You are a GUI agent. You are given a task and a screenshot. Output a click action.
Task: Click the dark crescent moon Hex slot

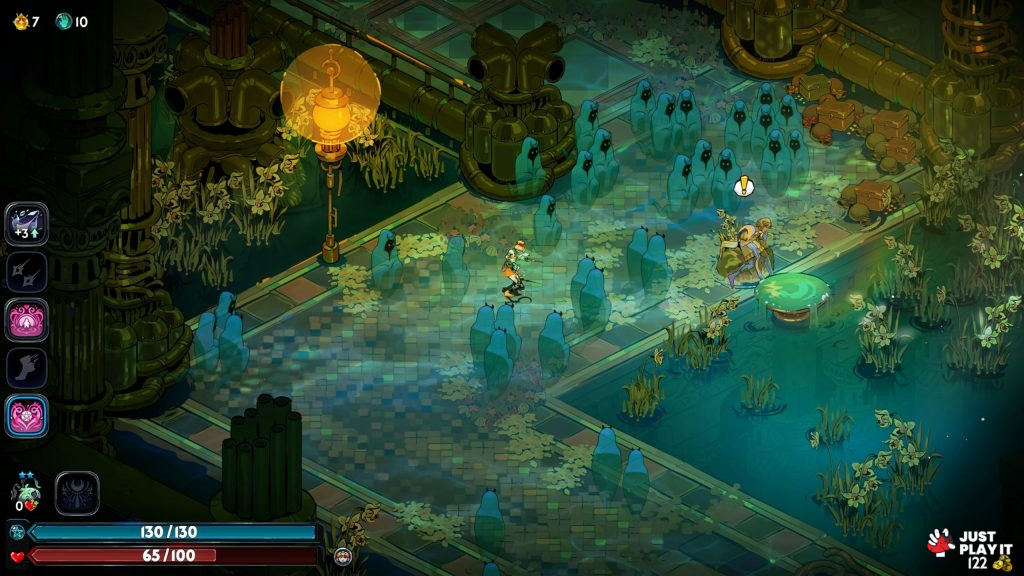(77, 493)
